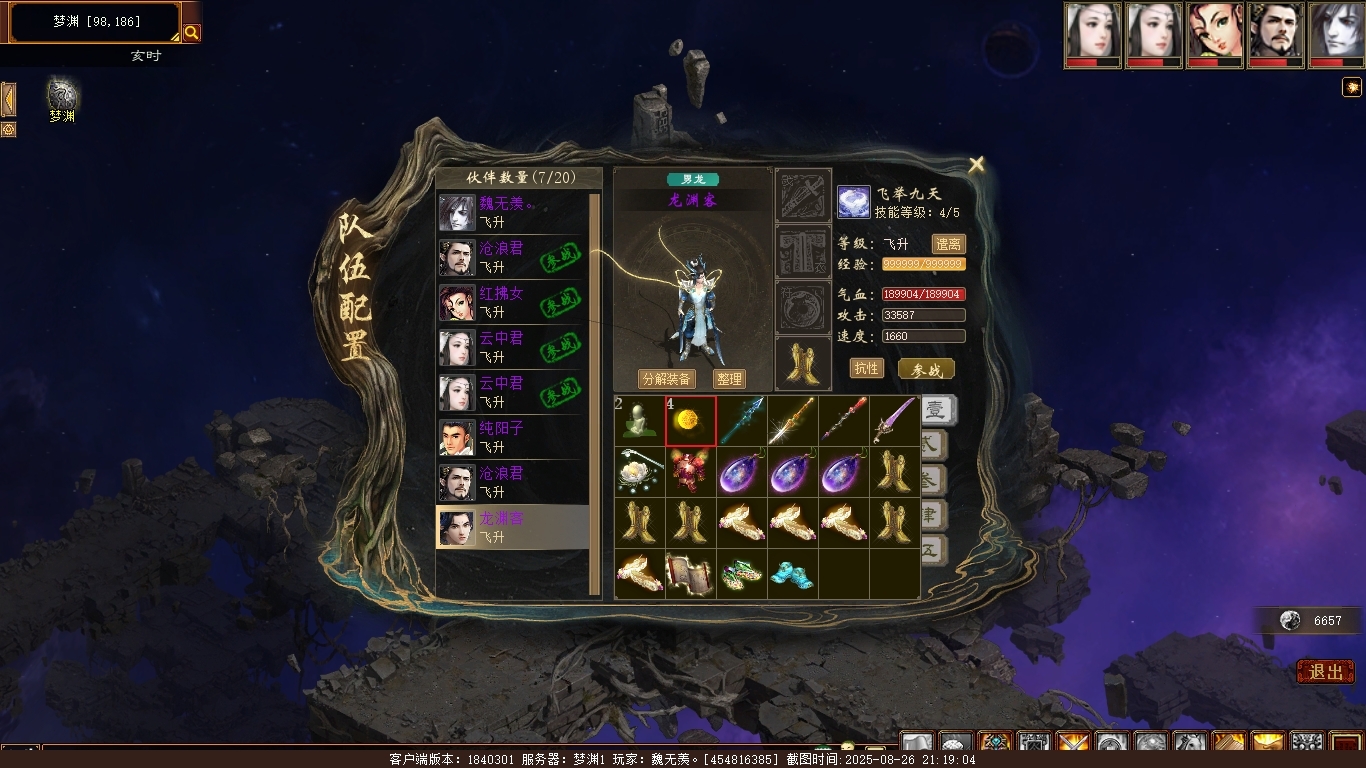Click the equipped golden boots slot
The image size is (1366, 768).
pos(803,364)
